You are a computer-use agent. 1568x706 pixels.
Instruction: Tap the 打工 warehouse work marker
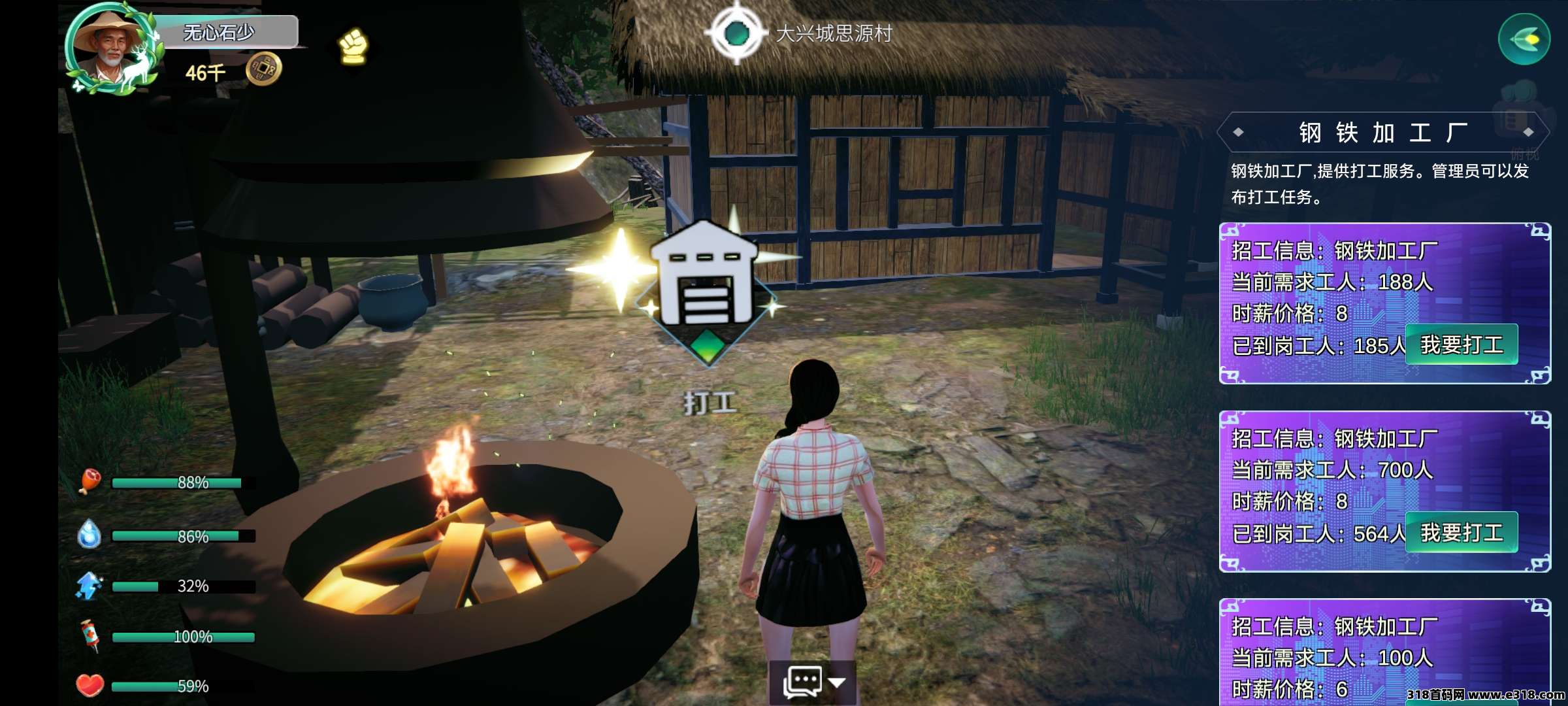707,288
